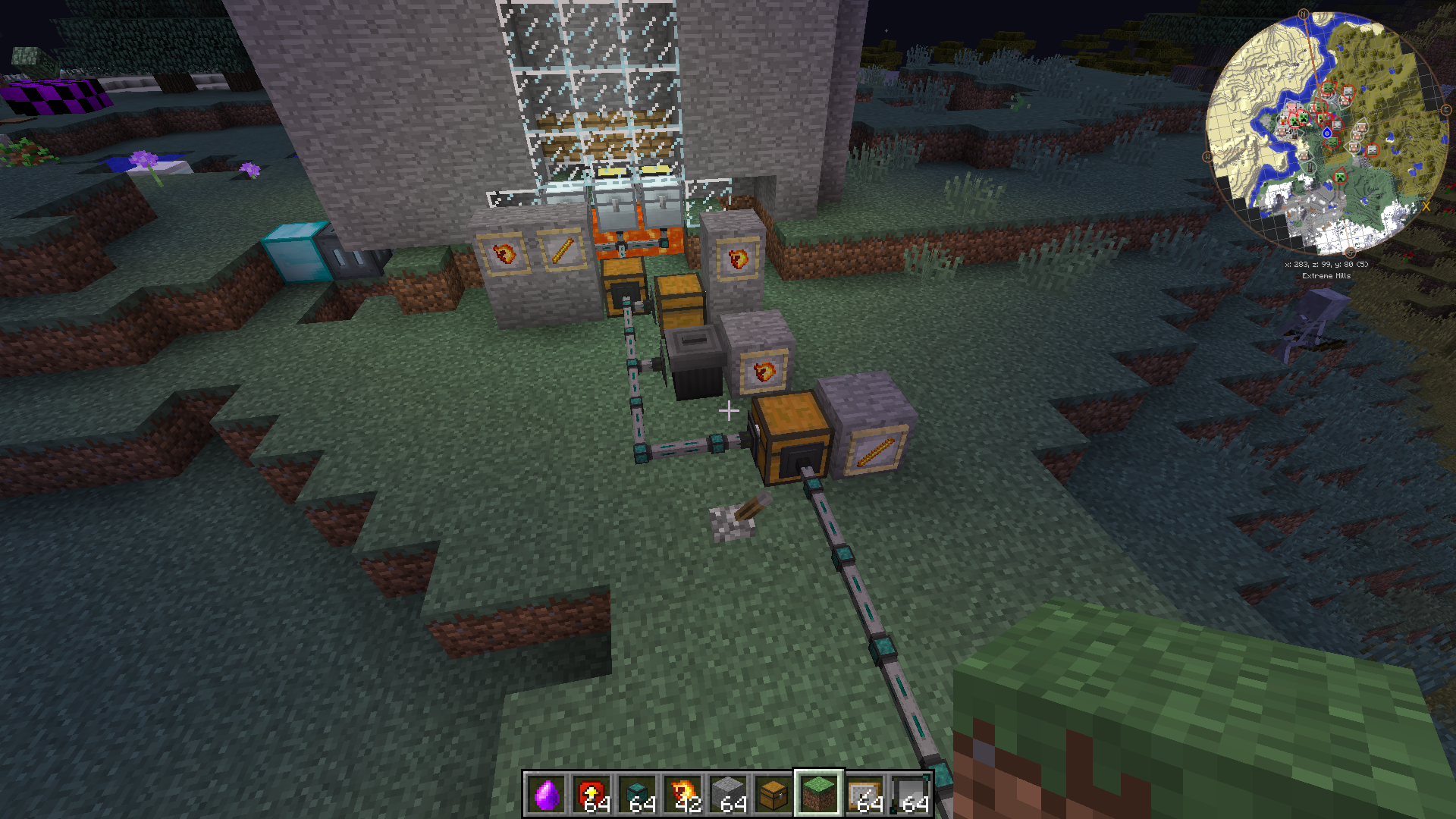
Task: Choose the teal conduit block slot
Action: point(637,794)
